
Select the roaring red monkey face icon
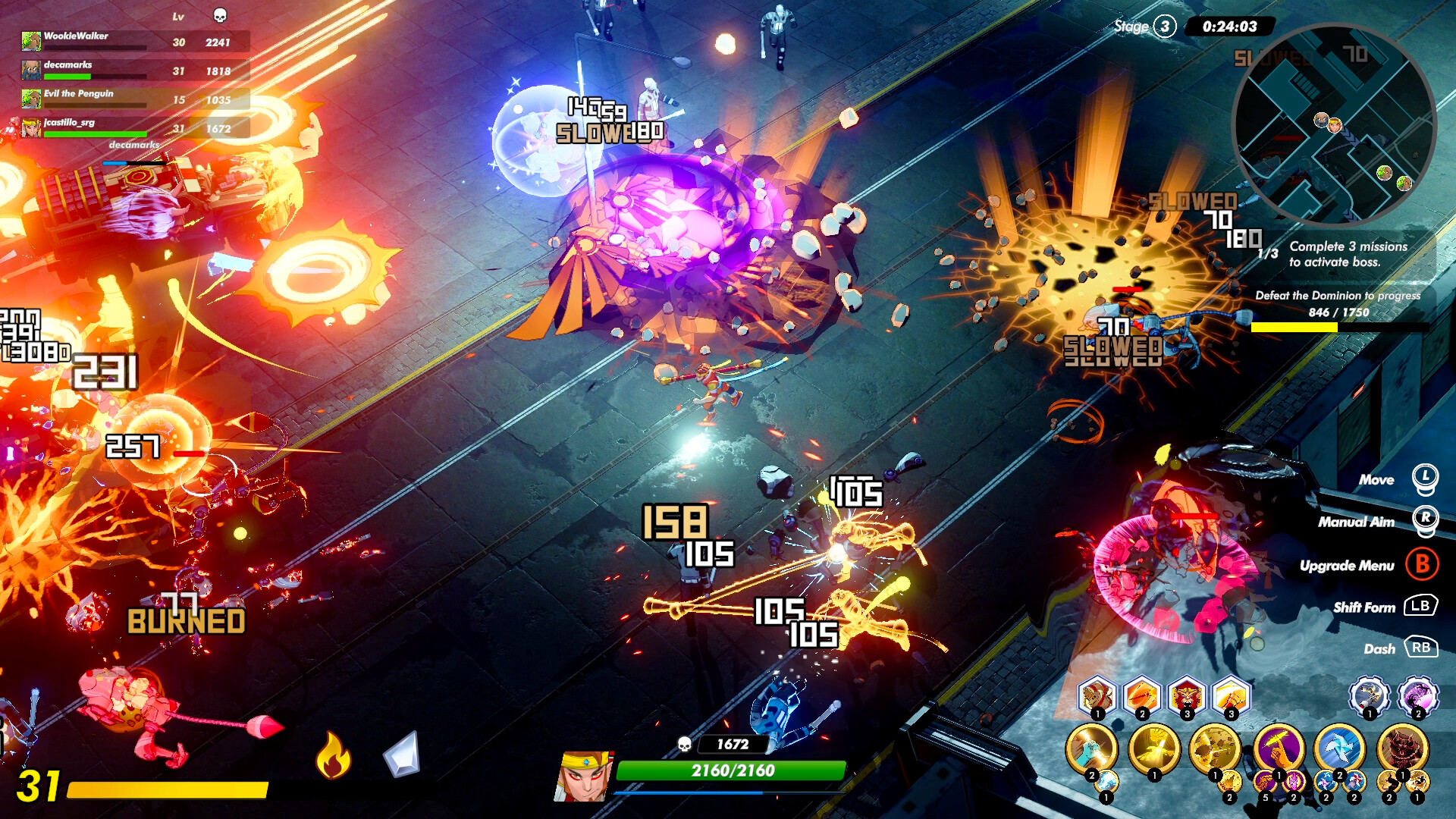1187,695
